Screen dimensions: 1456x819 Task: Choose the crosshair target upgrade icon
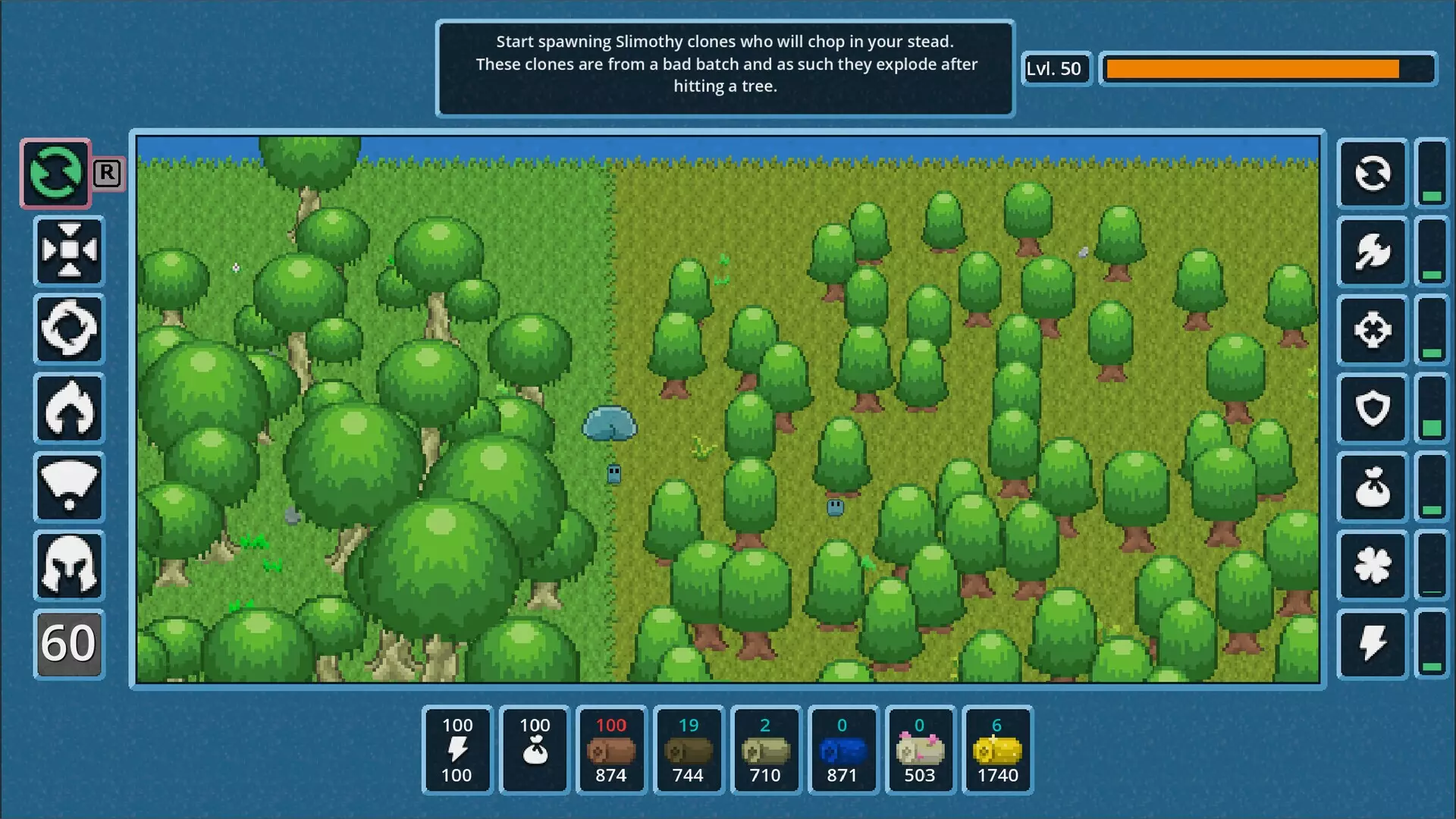point(1373,330)
